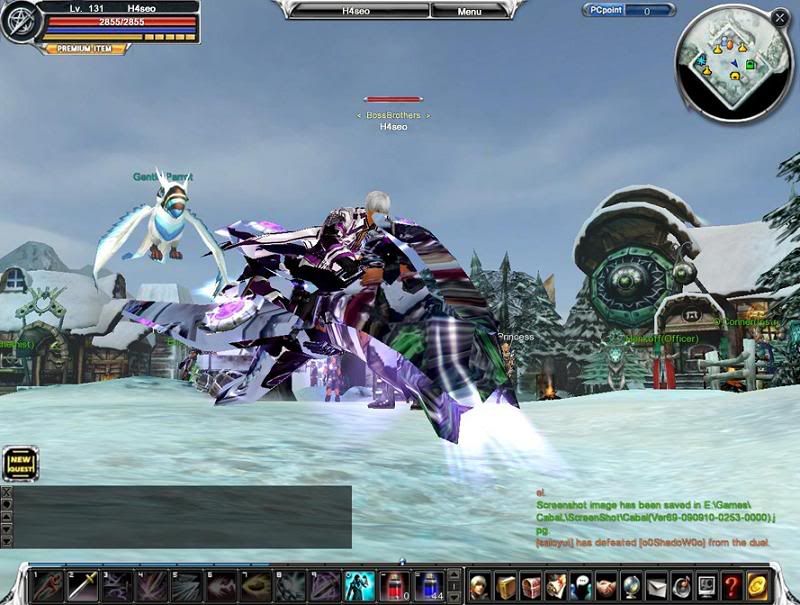
Task: Activate the glowing cyan figure buff skill
Action: [x=360, y=586]
